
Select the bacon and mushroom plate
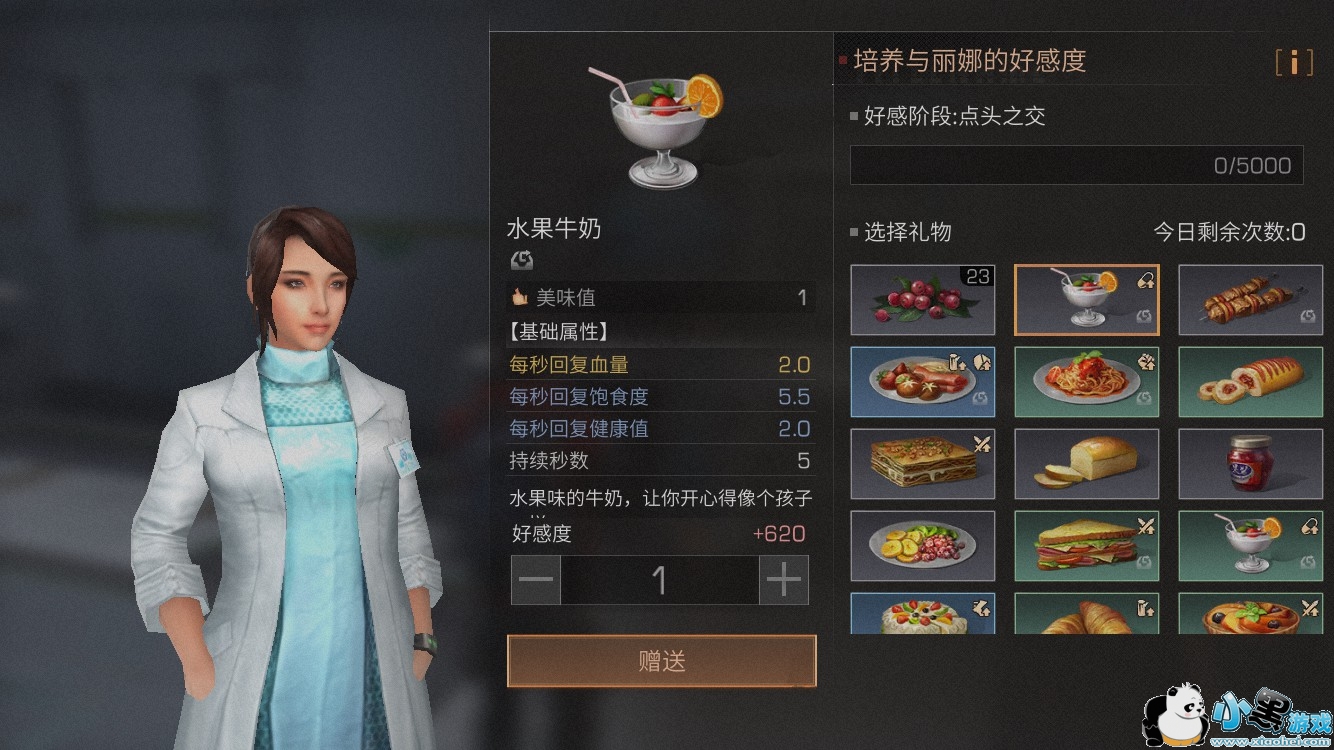[x=923, y=381]
